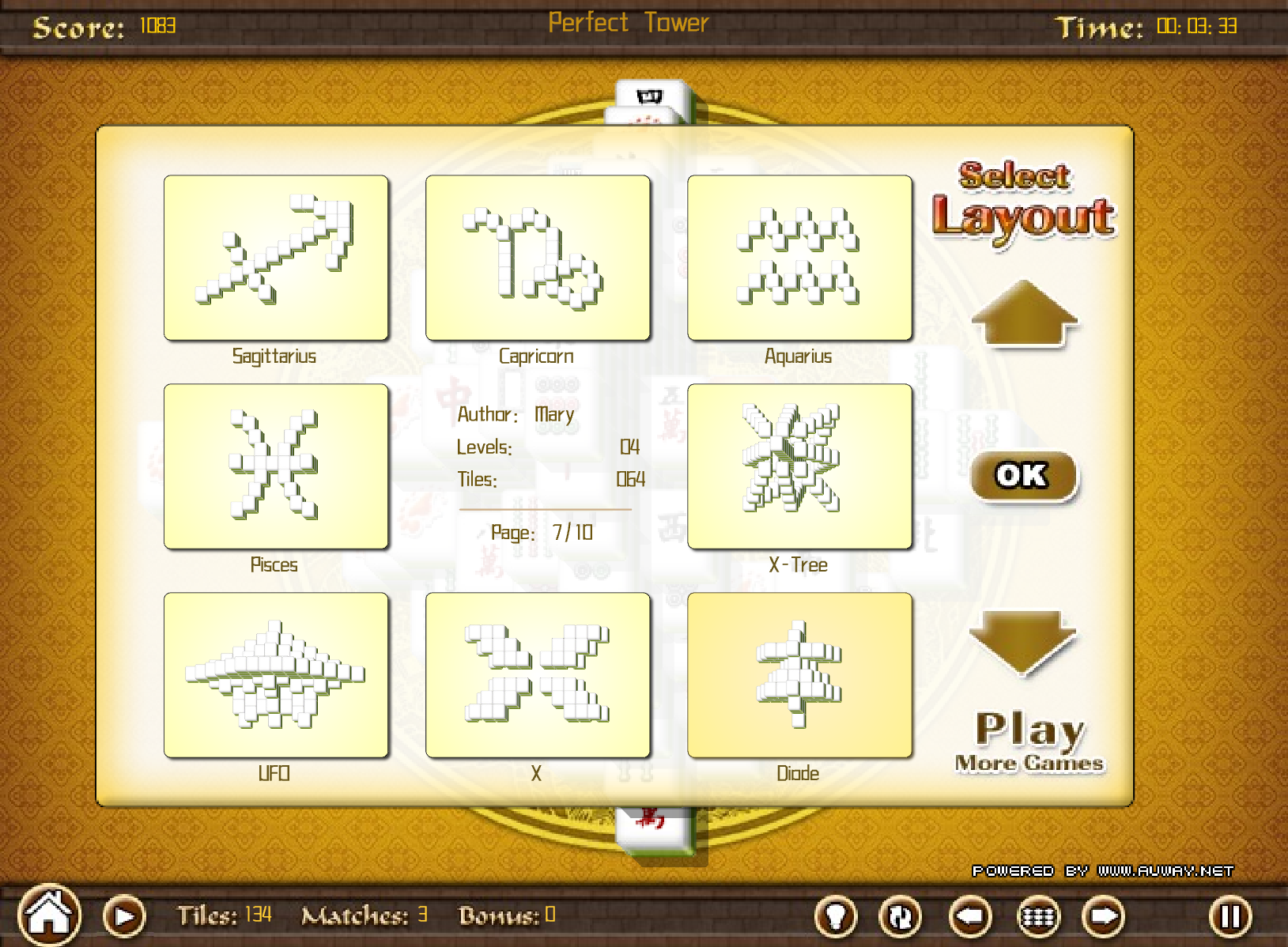This screenshot has height=947, width=1288.
Task: Open the layout grid button
Action: [1037, 917]
